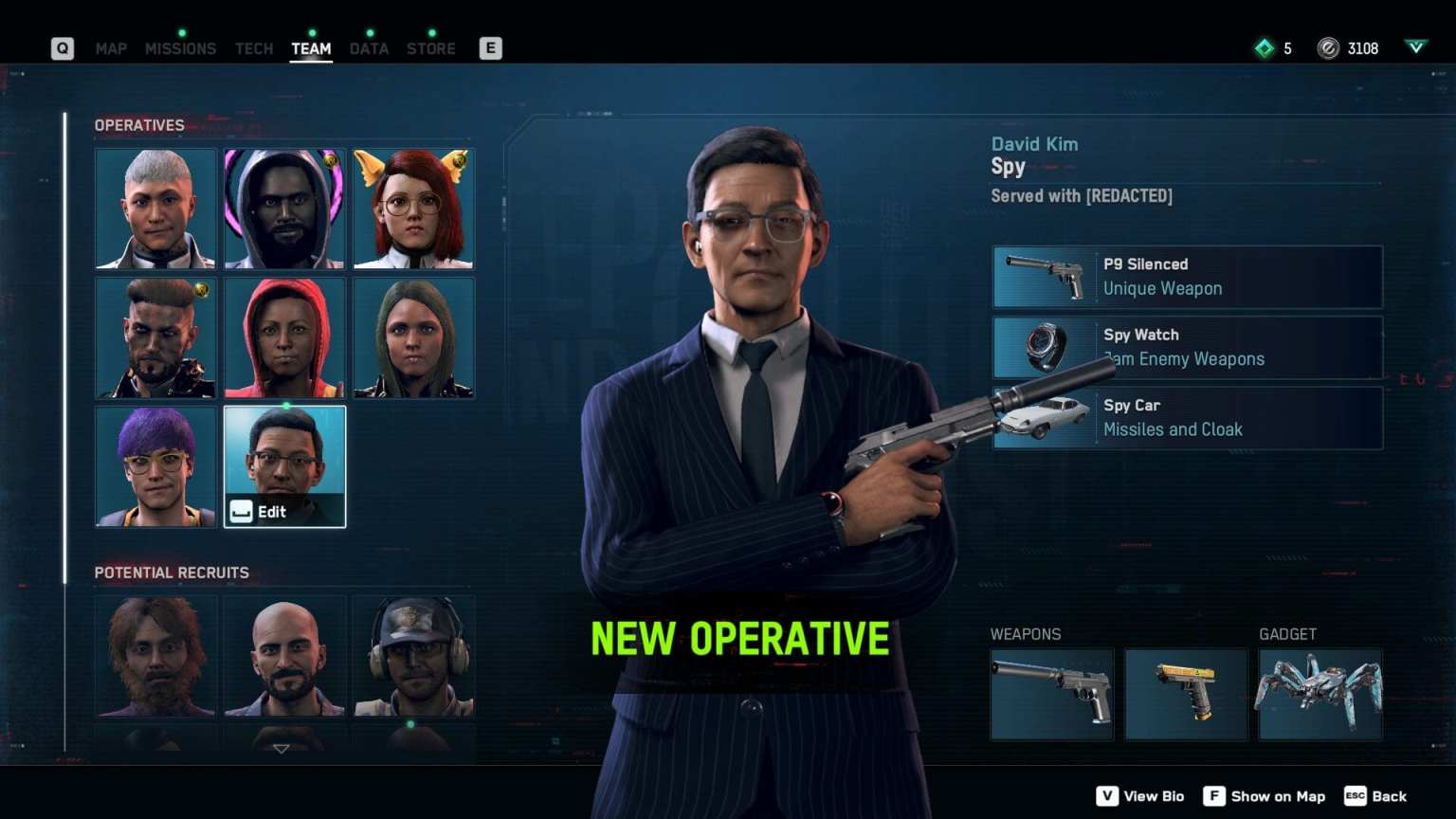
Task: Select the bald potential recruit
Action: 284,656
